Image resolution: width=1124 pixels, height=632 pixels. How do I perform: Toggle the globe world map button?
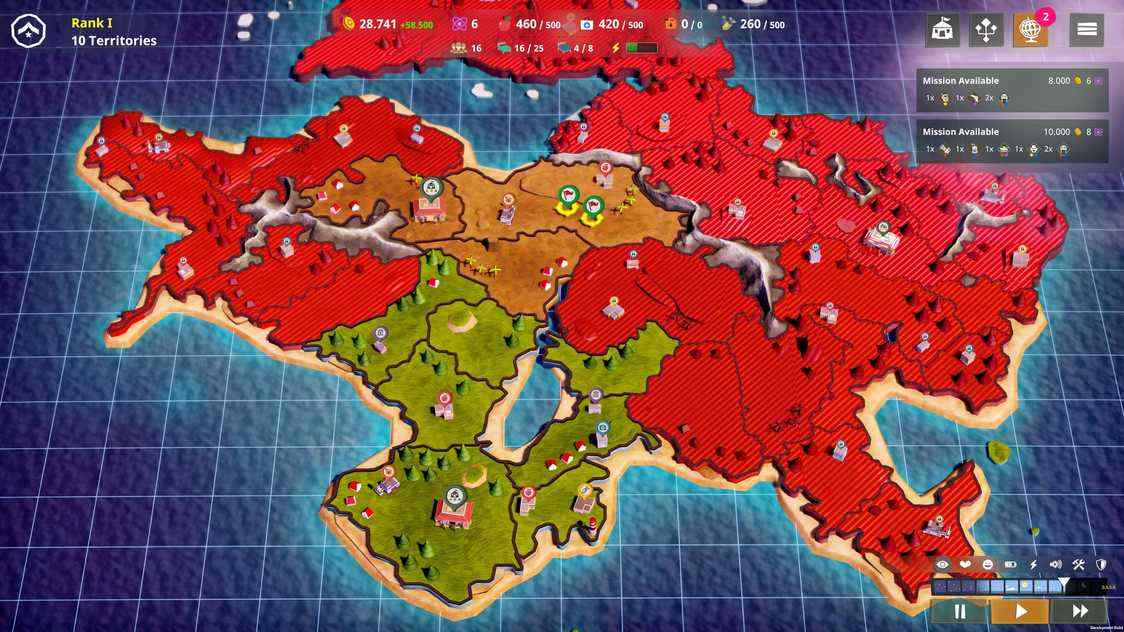[1031, 30]
